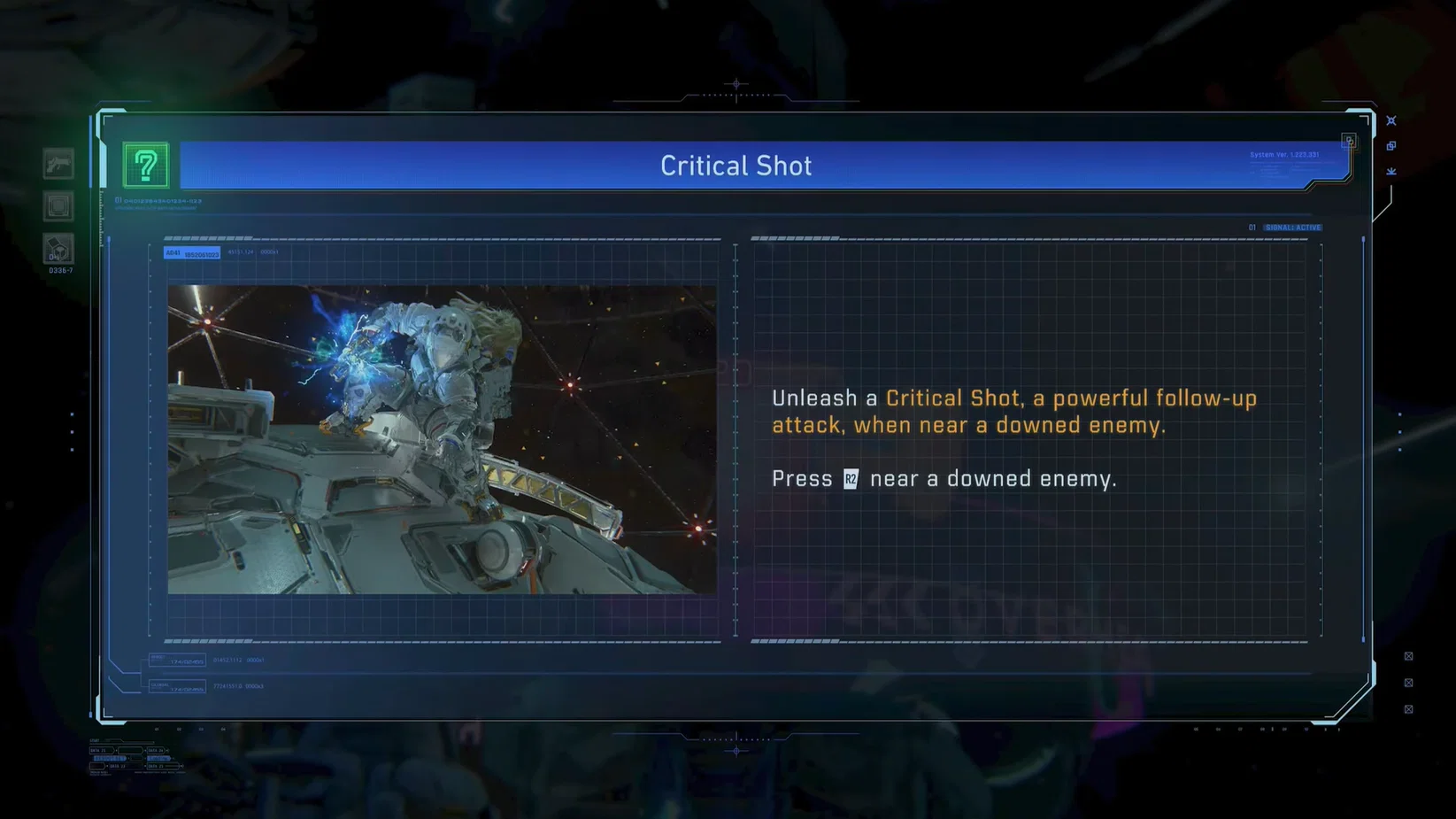Toggle the top boxed X marker on right edge
1456x819 pixels.
[x=1410, y=656]
